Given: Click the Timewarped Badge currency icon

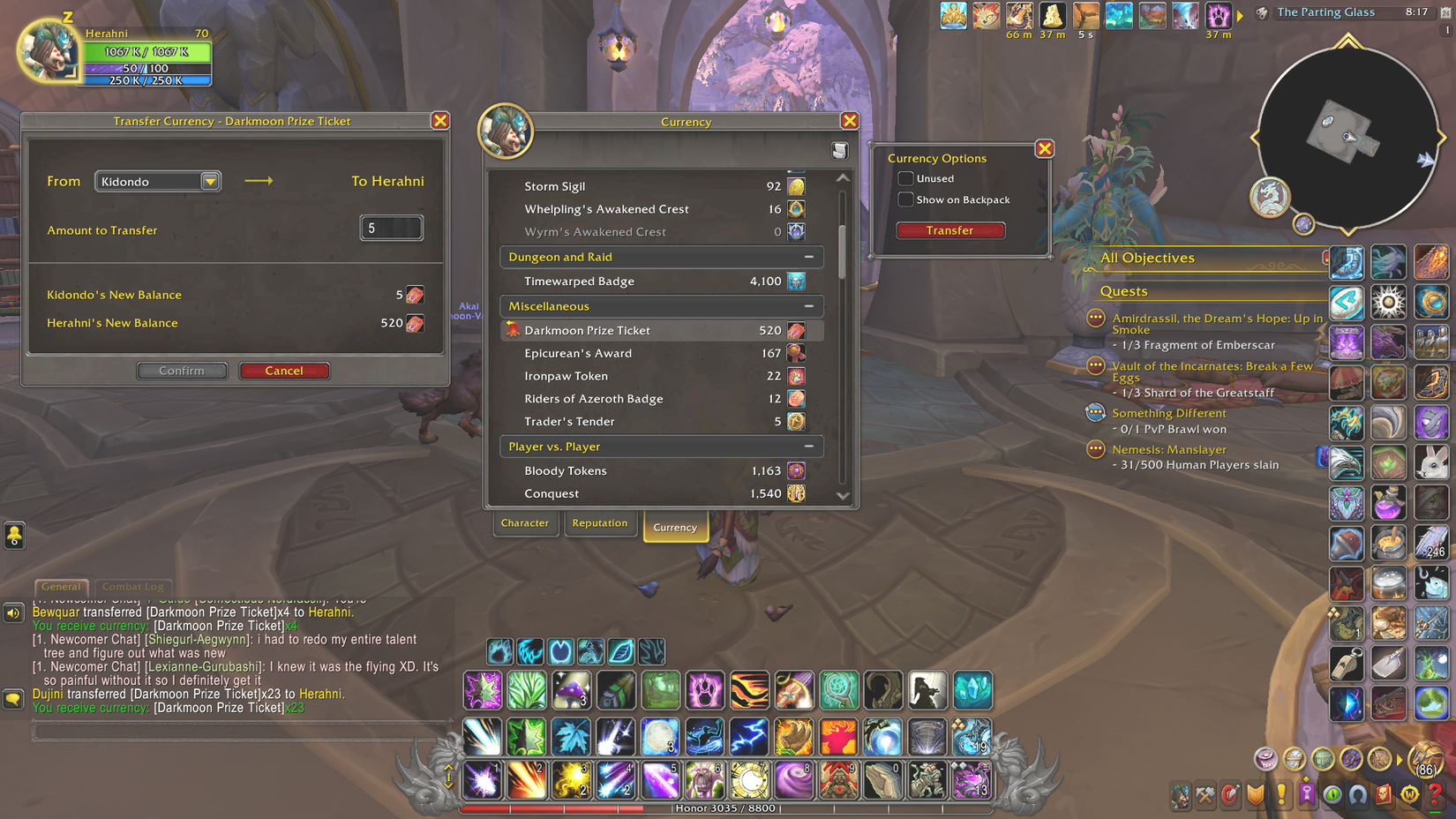Looking at the screenshot, I should pyautogui.click(x=797, y=281).
